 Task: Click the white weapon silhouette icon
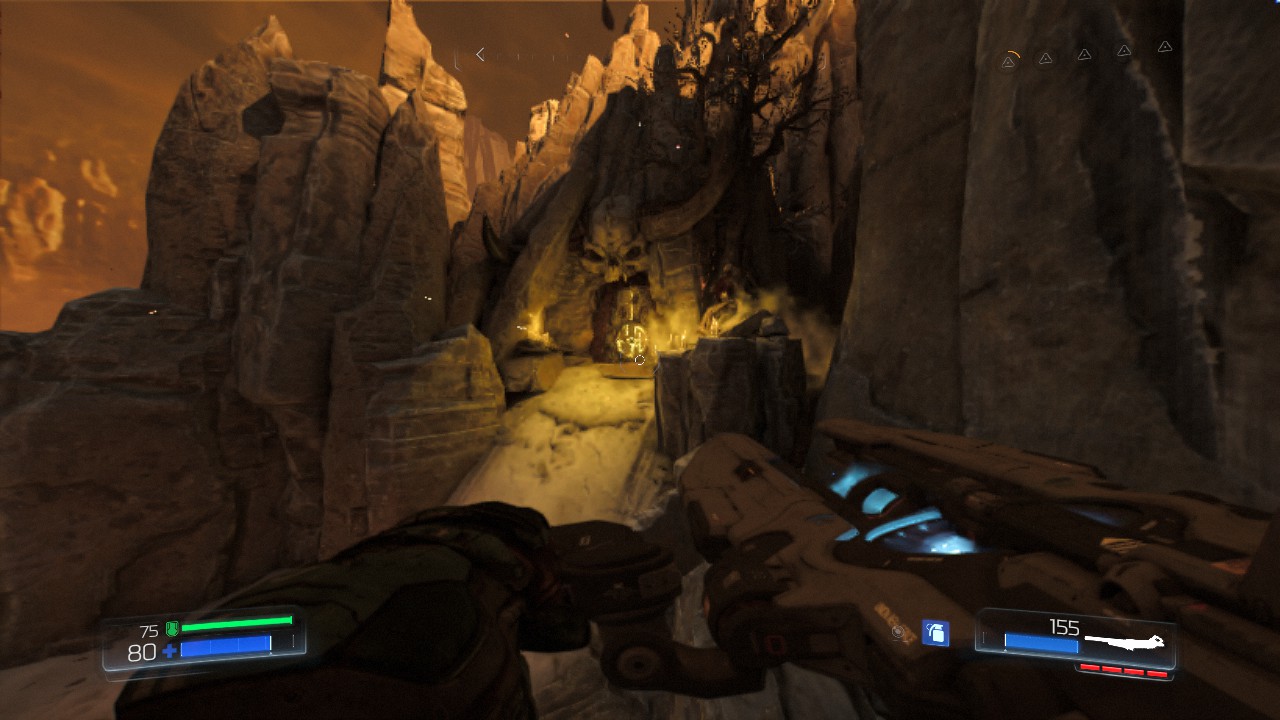click(x=1125, y=640)
